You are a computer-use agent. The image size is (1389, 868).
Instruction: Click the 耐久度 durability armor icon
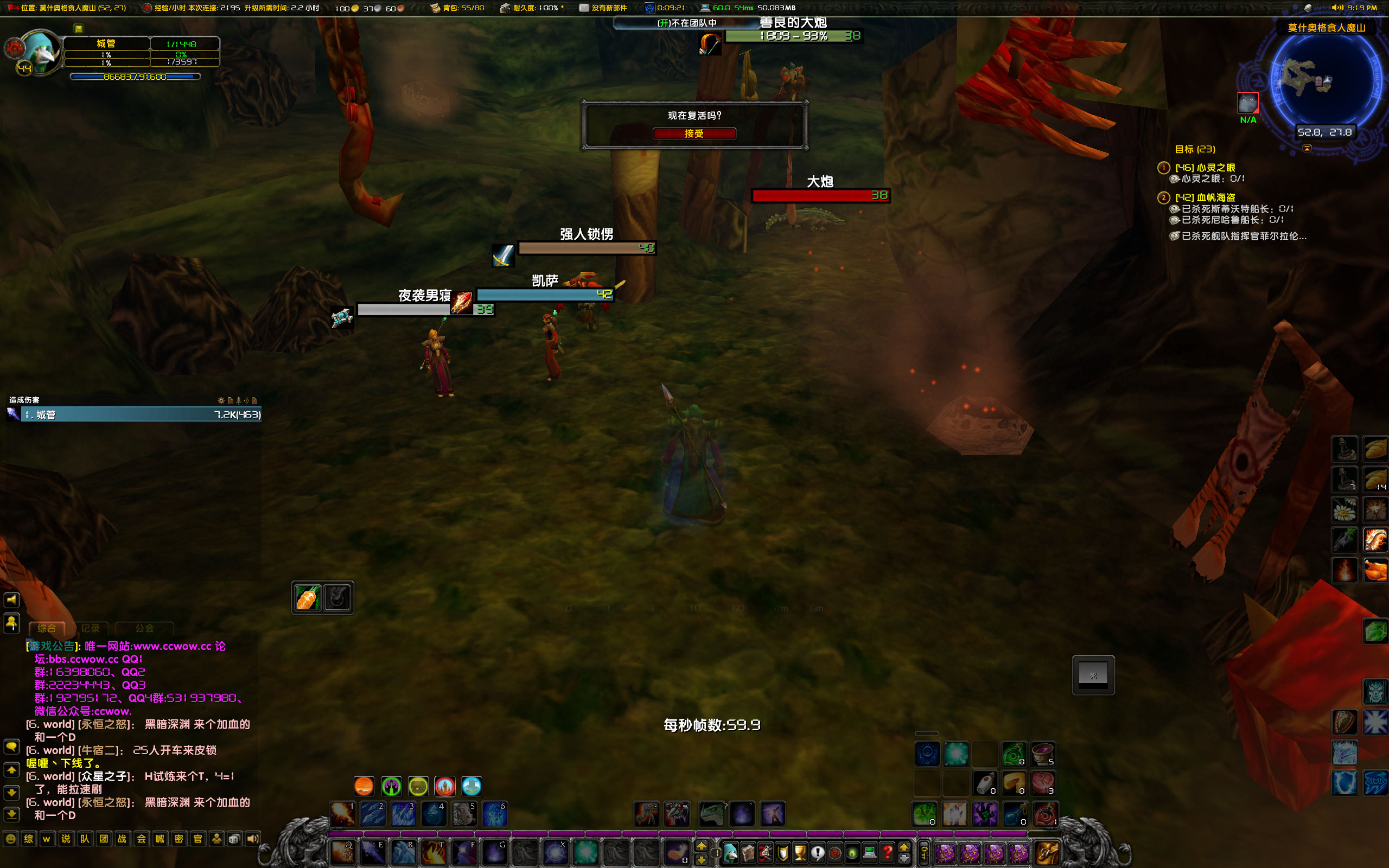(x=504, y=8)
